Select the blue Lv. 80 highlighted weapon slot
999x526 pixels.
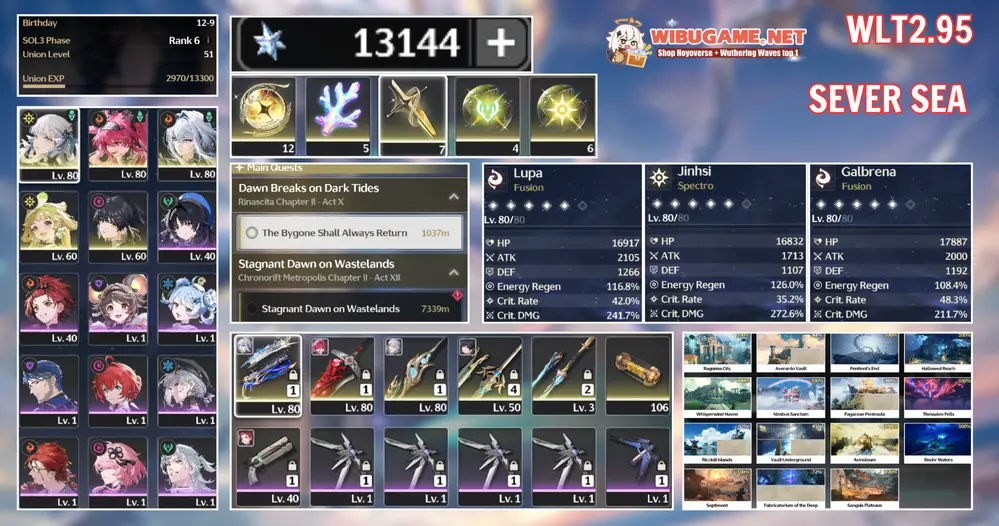pos(266,374)
